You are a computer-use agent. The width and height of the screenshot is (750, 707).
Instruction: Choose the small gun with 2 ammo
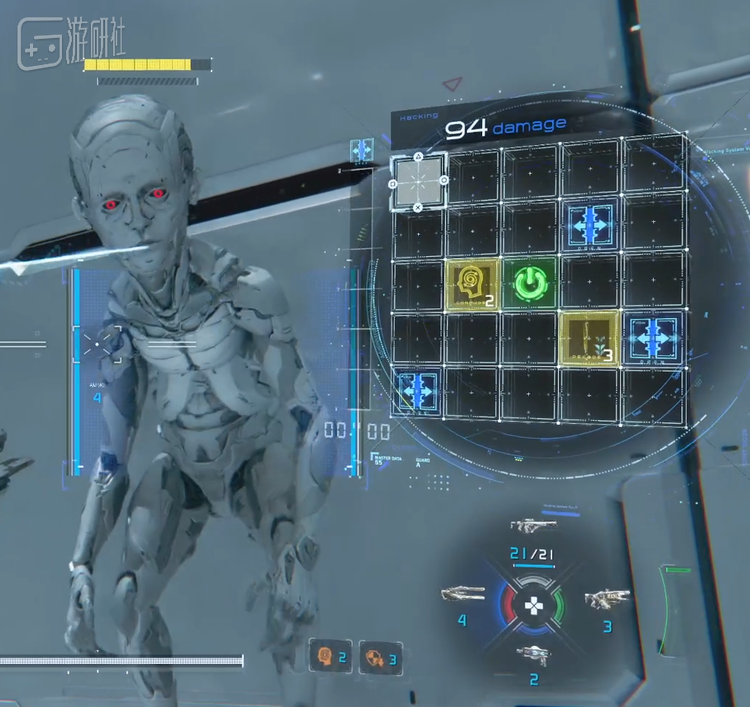[x=531, y=655]
